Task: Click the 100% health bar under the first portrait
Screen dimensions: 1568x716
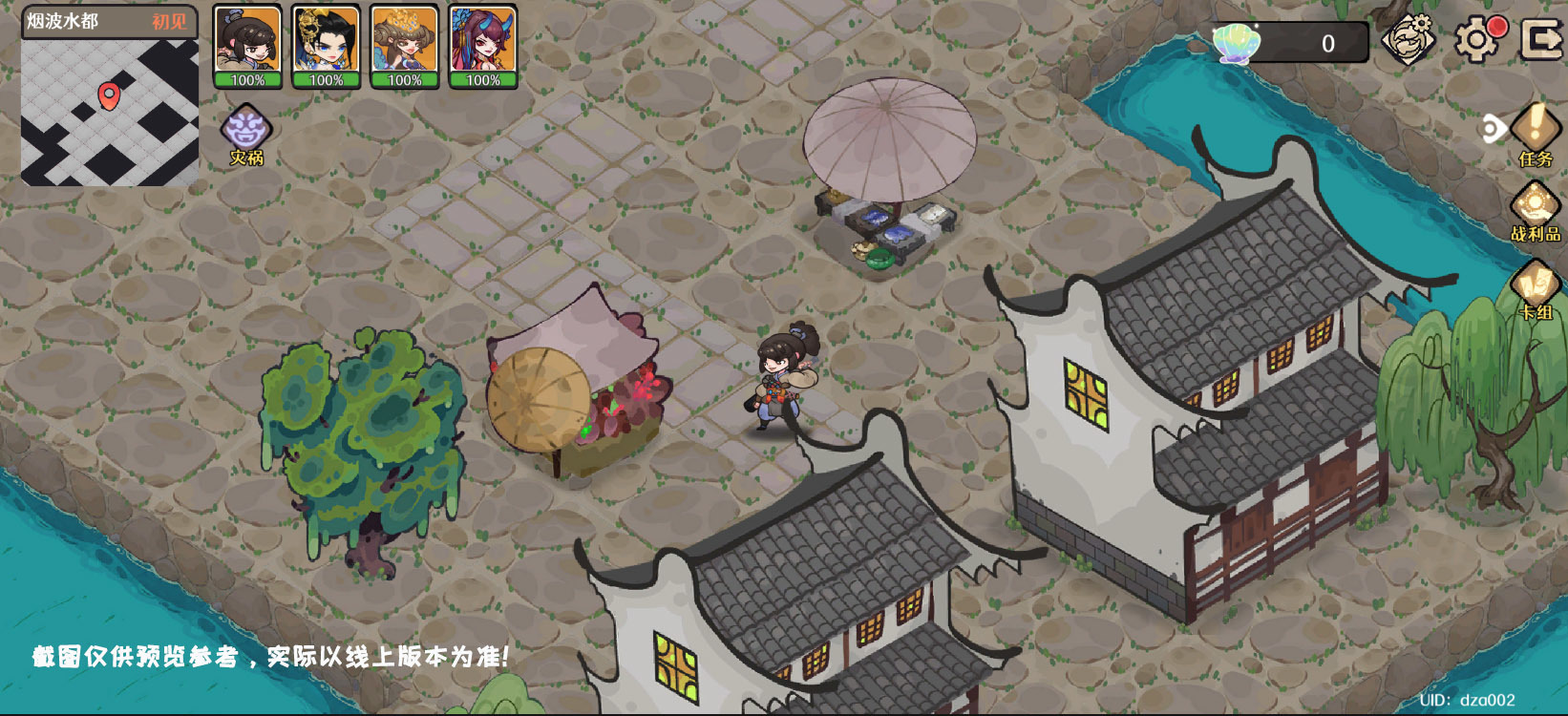Action: click(x=247, y=81)
